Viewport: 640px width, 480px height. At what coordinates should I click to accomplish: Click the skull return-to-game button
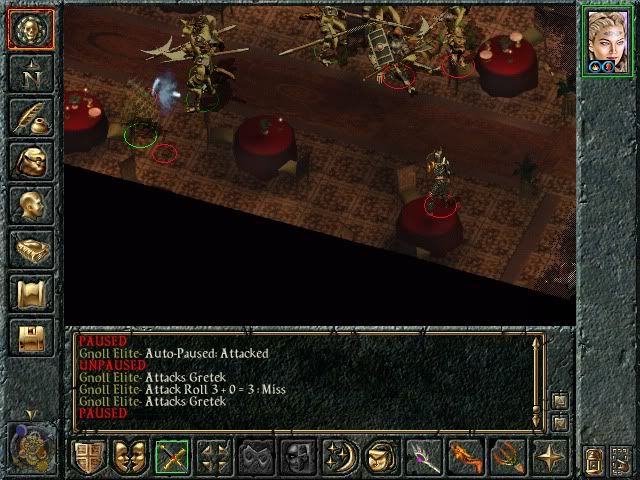[x=30, y=29]
